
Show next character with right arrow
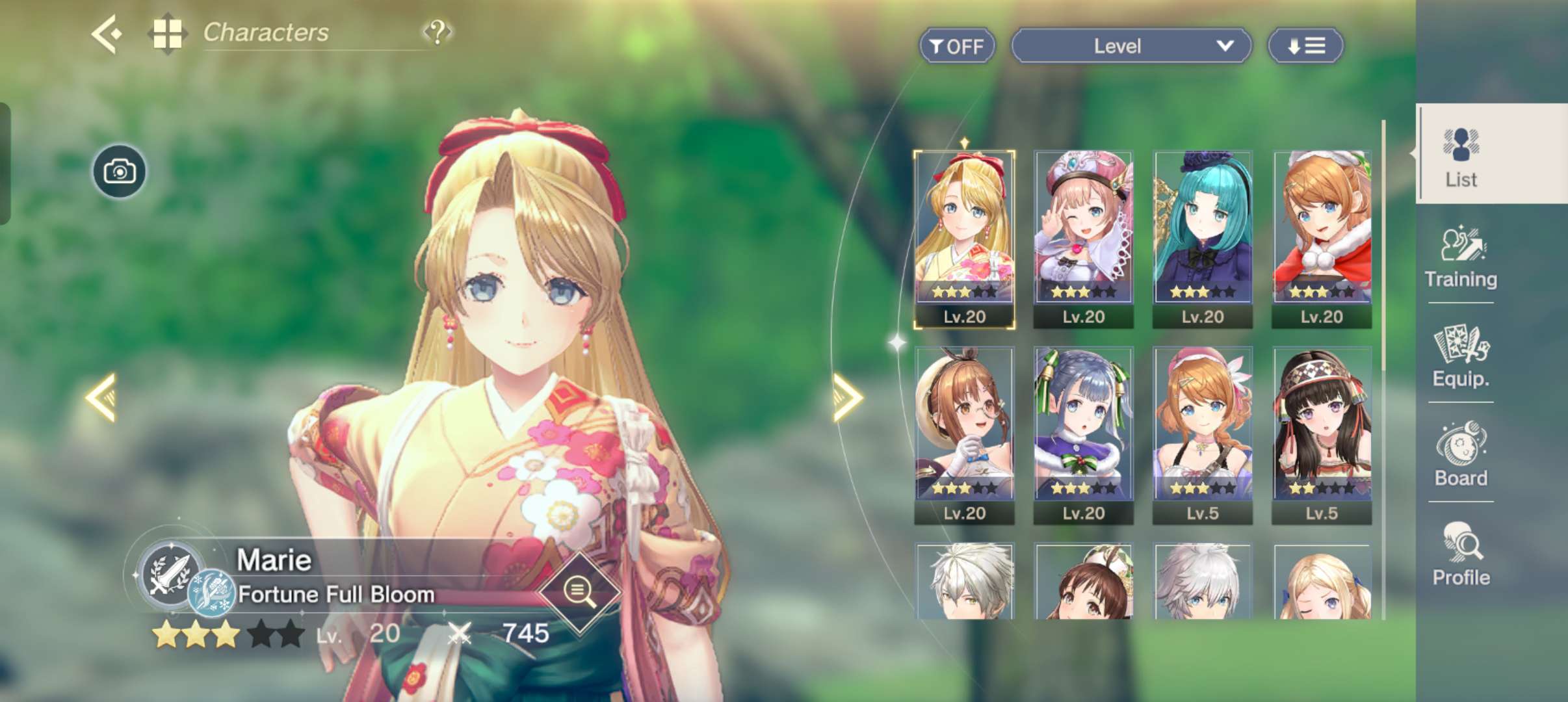[847, 397]
